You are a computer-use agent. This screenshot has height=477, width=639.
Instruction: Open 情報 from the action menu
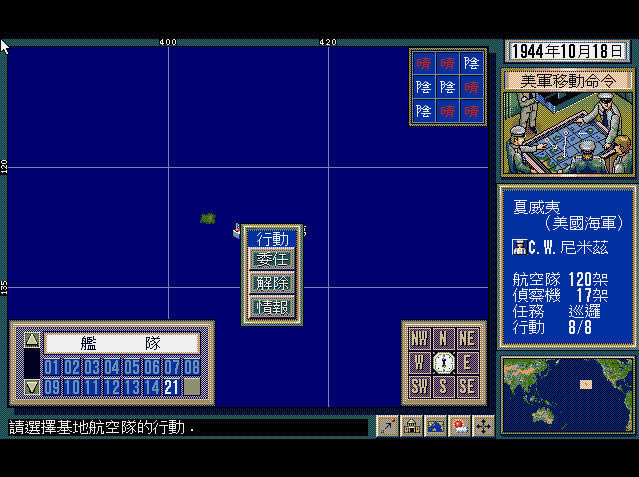pos(272,306)
